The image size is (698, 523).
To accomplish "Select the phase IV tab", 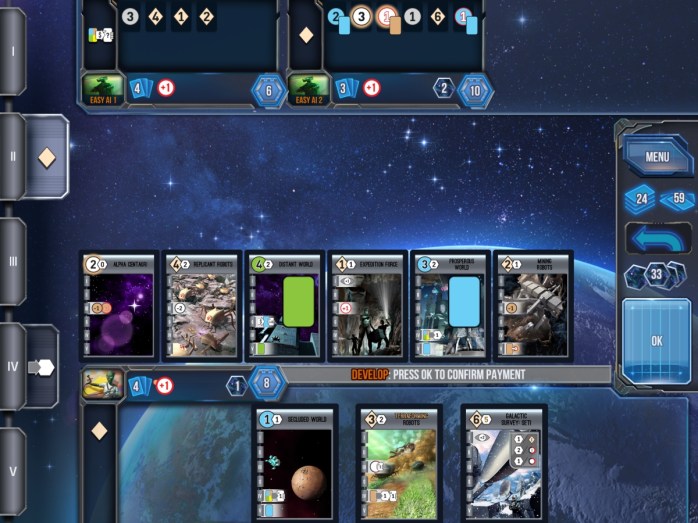I will click(13, 366).
